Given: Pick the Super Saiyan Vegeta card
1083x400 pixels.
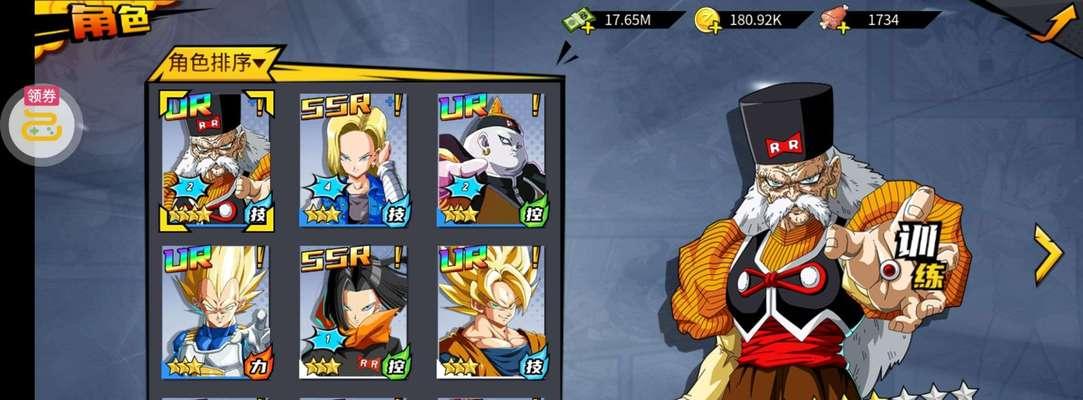Looking at the screenshot, I should click(215, 312).
